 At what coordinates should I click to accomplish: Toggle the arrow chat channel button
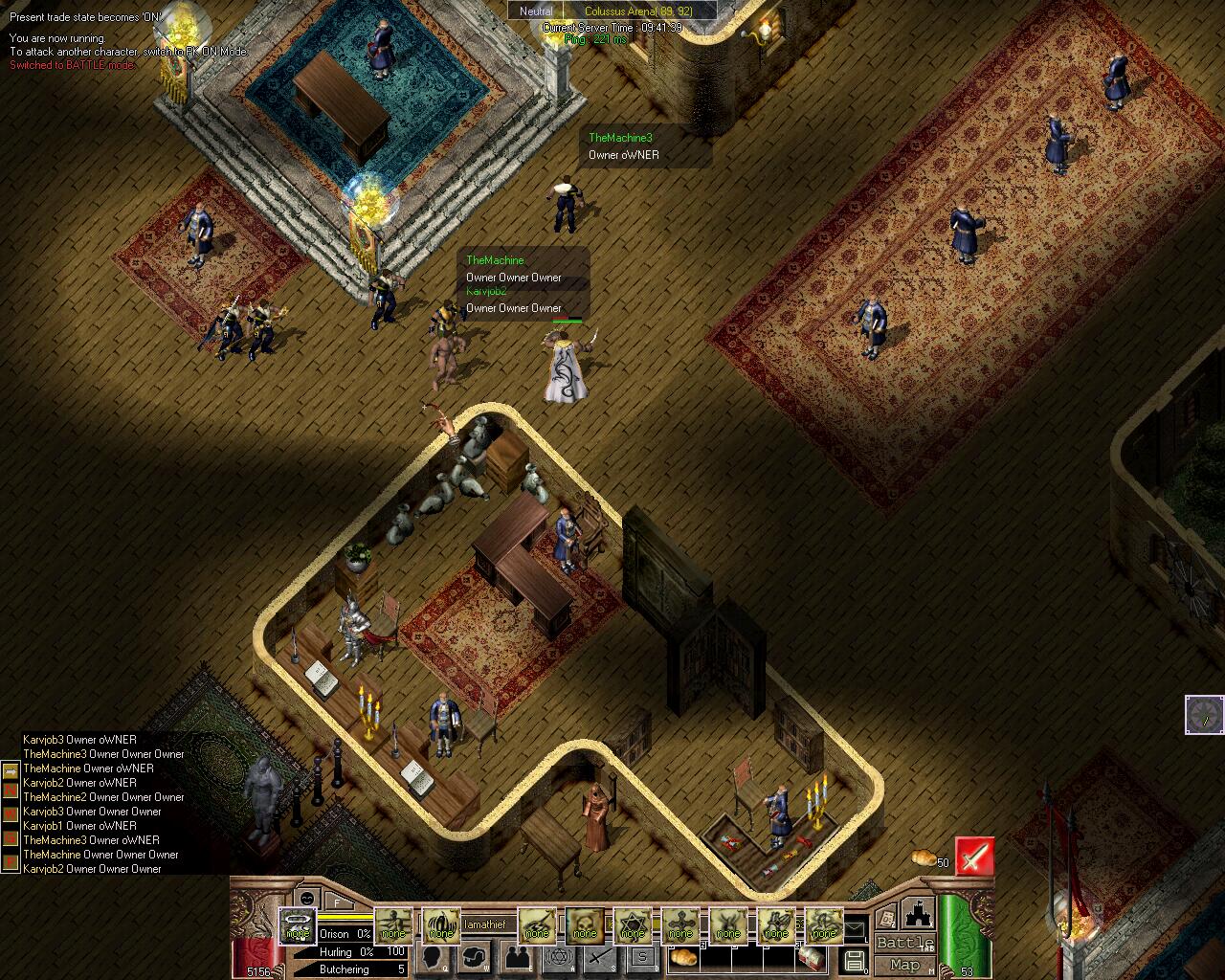[x=11, y=770]
